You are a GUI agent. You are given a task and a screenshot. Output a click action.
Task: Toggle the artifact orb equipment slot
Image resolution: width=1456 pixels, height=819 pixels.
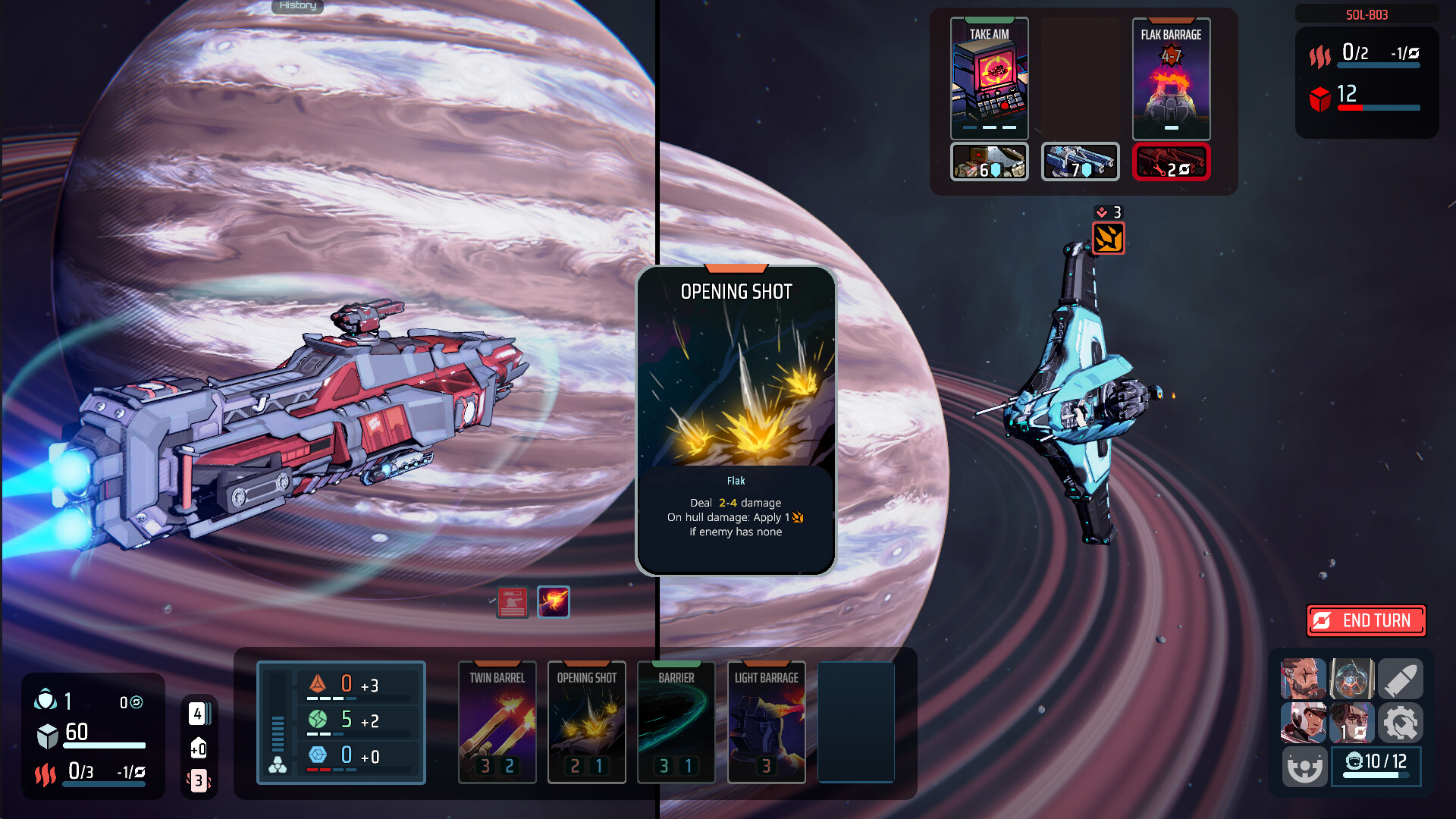tap(1351, 679)
